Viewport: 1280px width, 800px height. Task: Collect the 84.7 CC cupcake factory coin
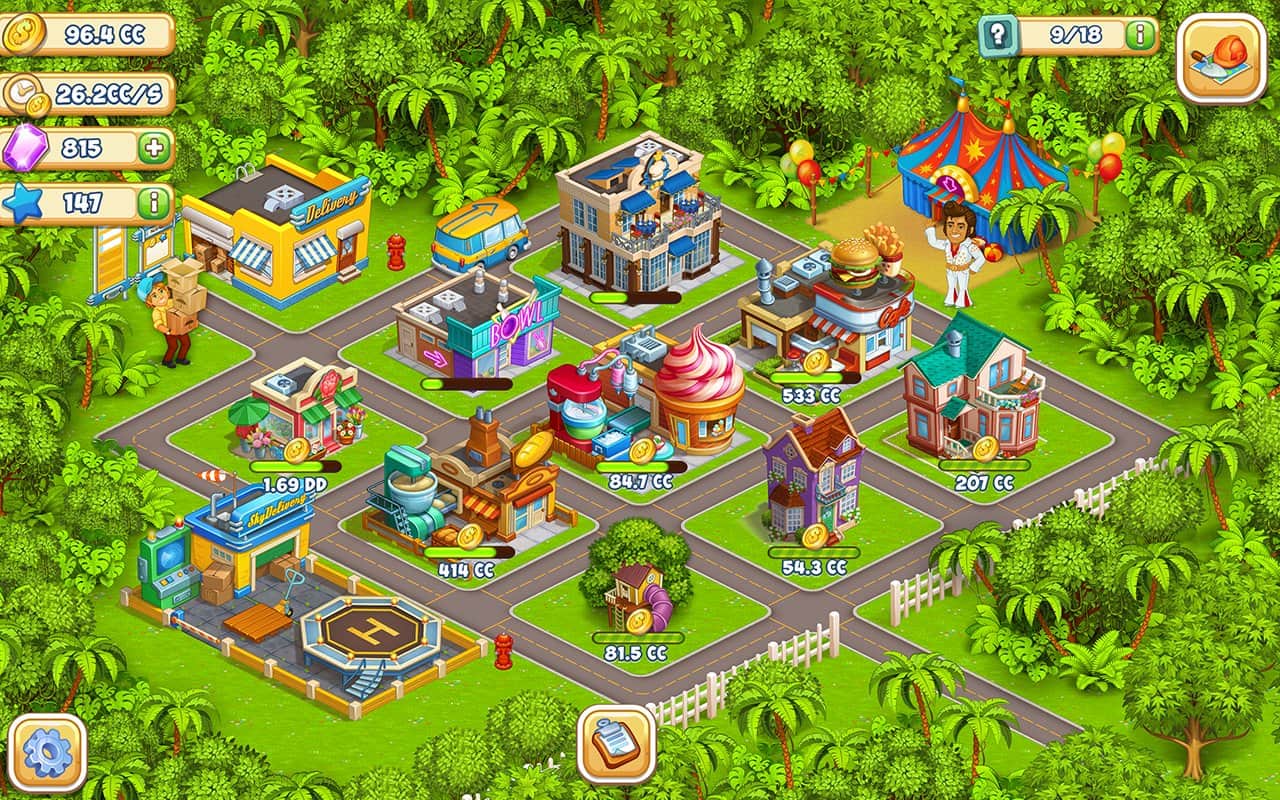[x=642, y=450]
